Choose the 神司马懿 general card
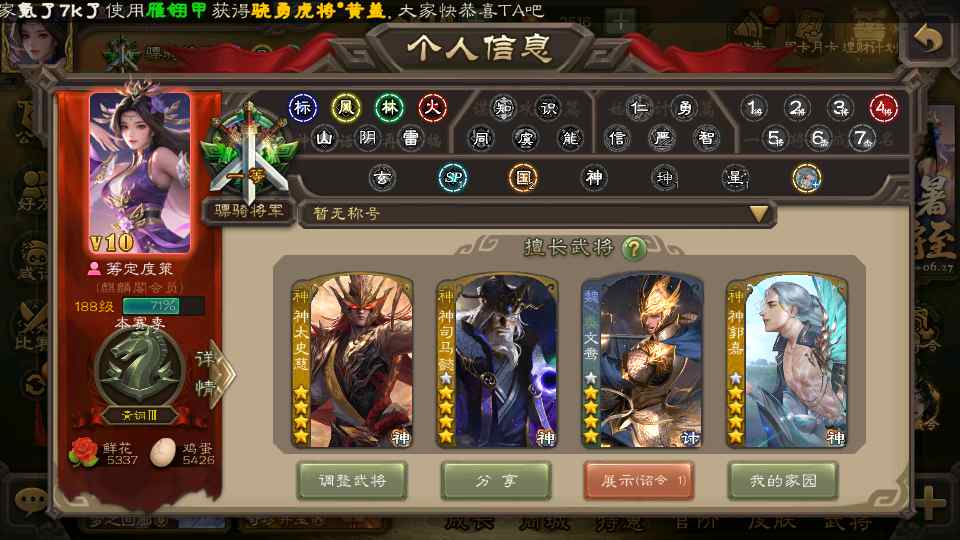Screen dimensions: 960x540 click(x=496, y=360)
